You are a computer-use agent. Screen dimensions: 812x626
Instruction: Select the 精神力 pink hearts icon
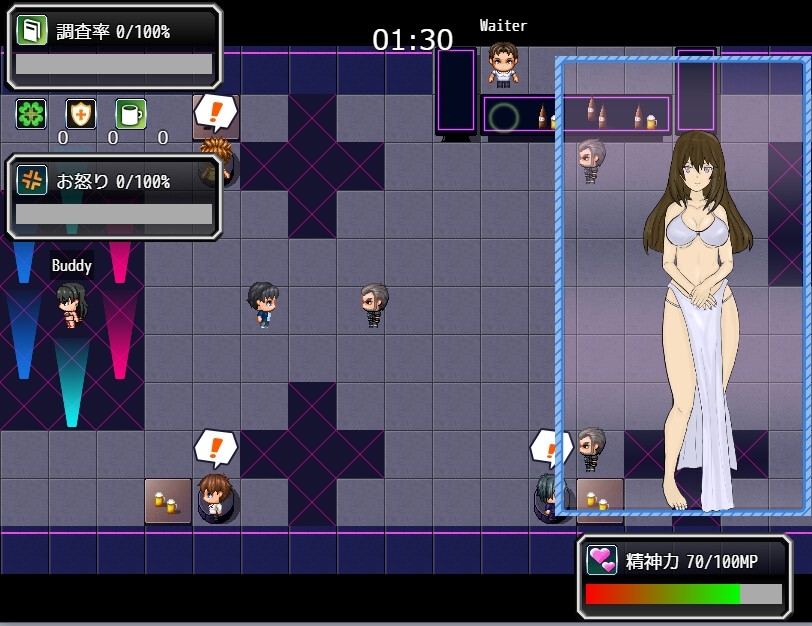tap(602, 561)
